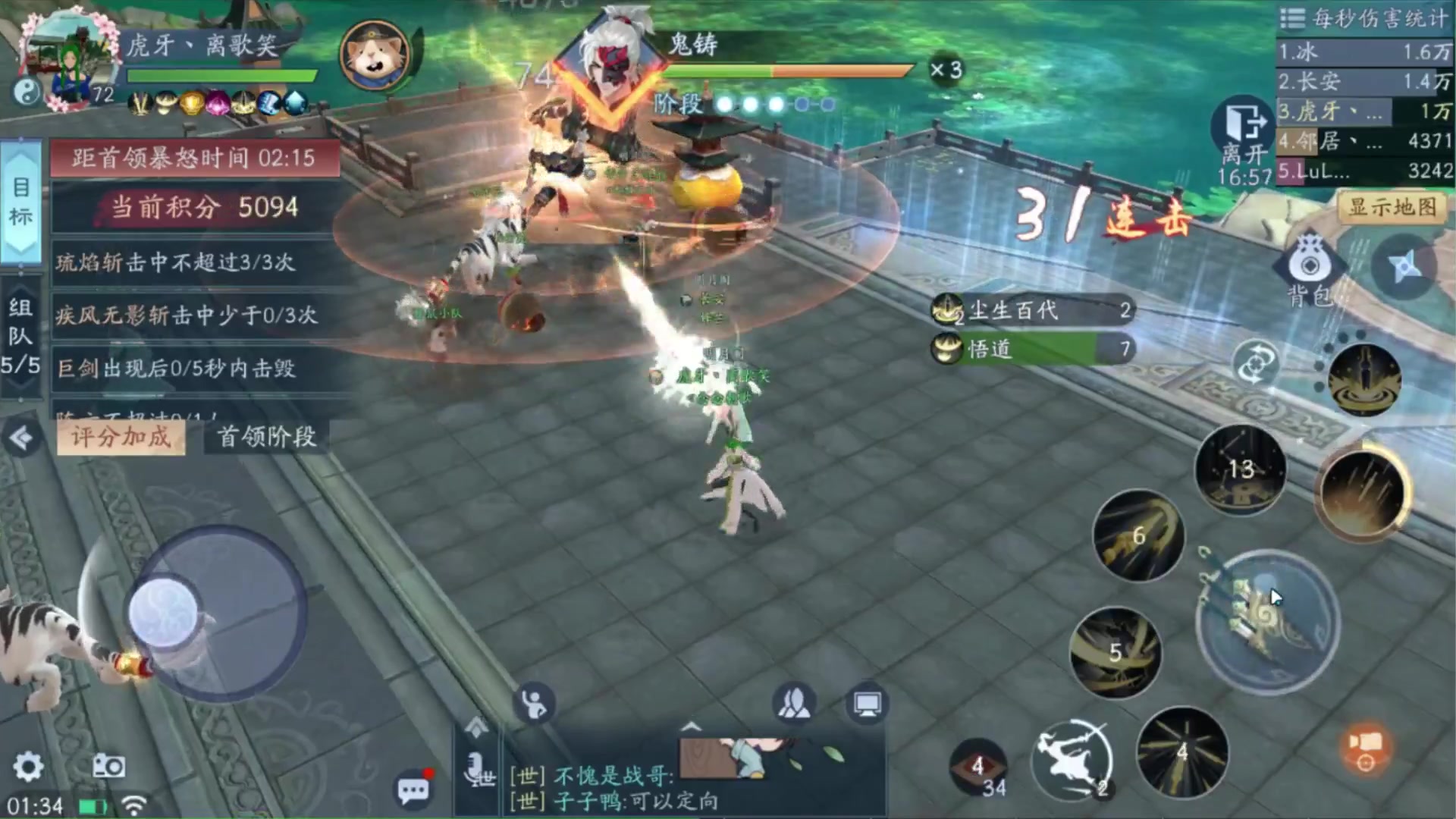This screenshot has height=819, width=1456.
Task: Collapse the left panel with arrow button
Action: pos(21,438)
